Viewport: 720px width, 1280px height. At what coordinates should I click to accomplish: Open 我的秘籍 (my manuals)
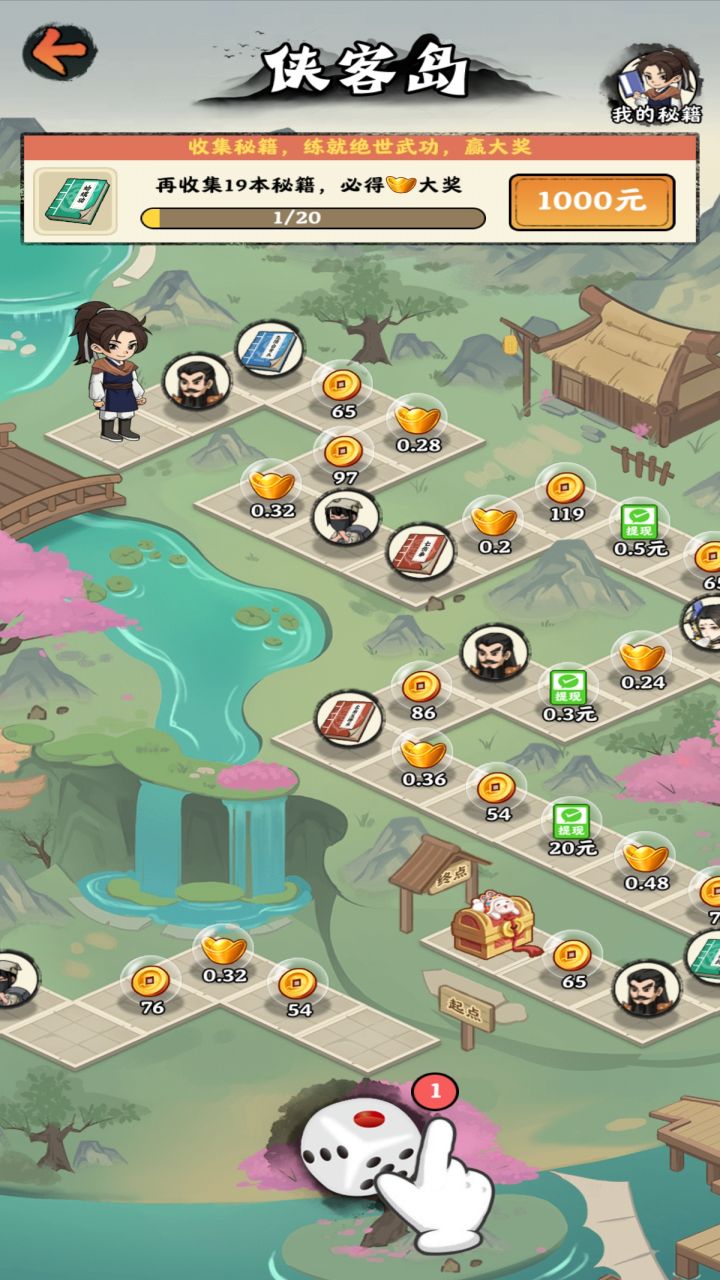(x=655, y=84)
